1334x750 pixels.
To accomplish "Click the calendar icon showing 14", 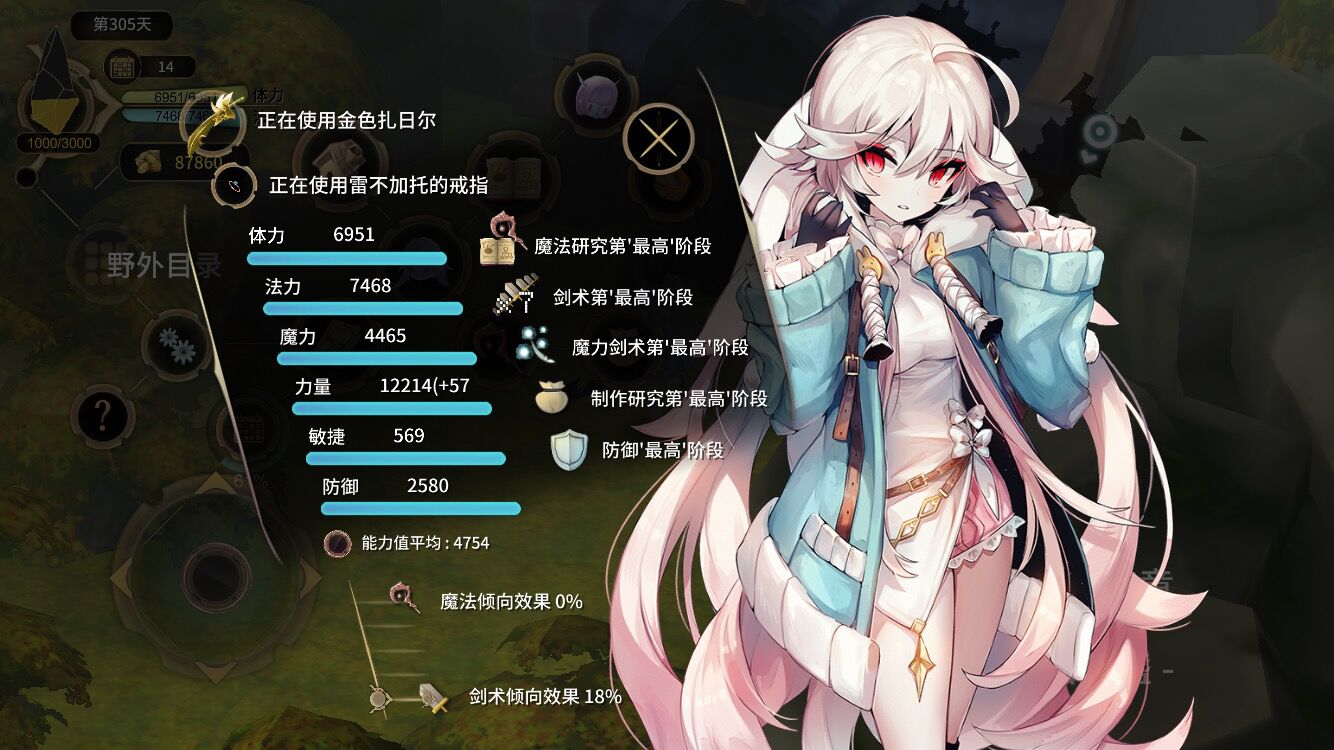I will pos(123,66).
